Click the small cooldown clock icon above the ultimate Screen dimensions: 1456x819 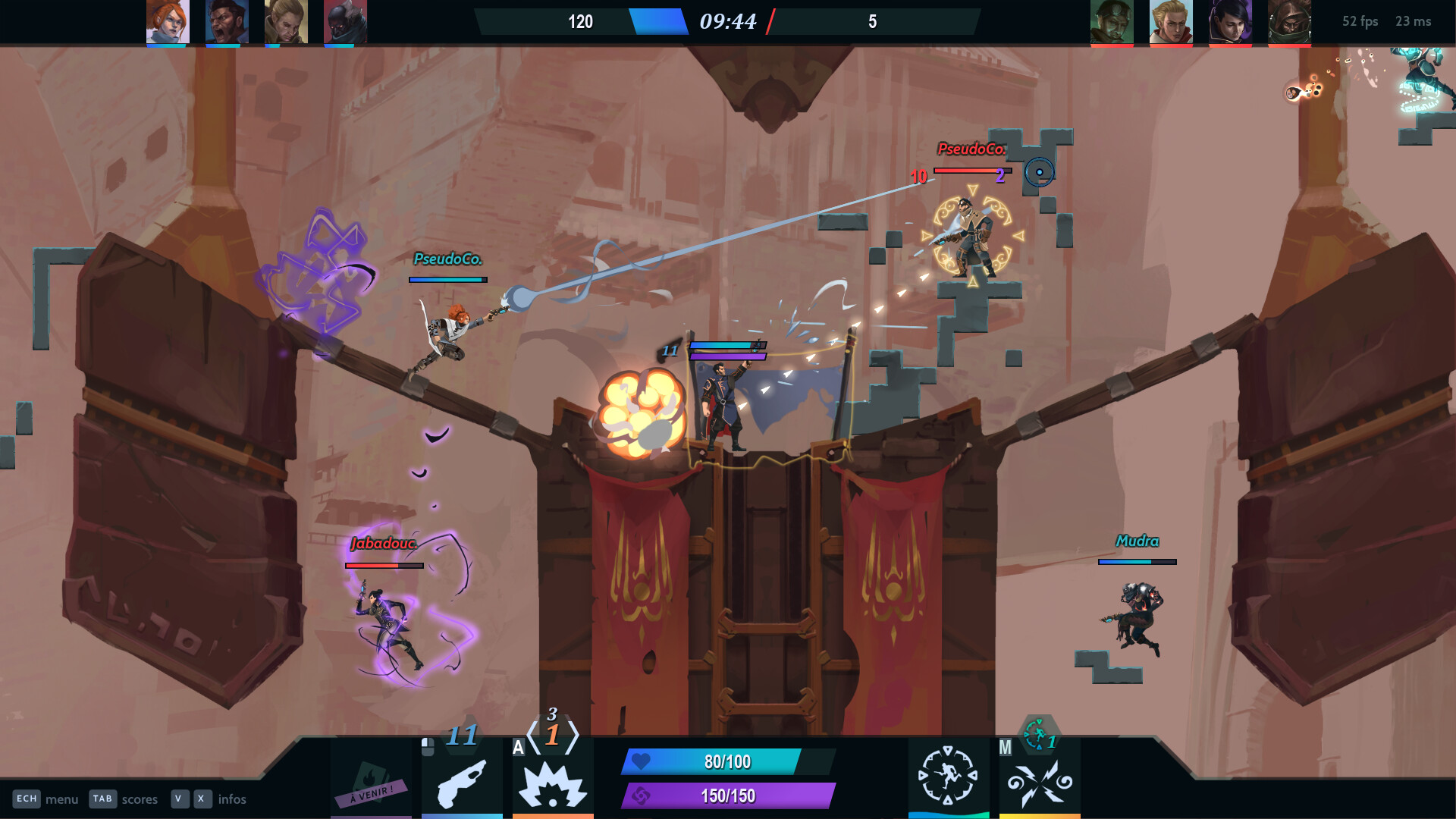(x=1036, y=734)
